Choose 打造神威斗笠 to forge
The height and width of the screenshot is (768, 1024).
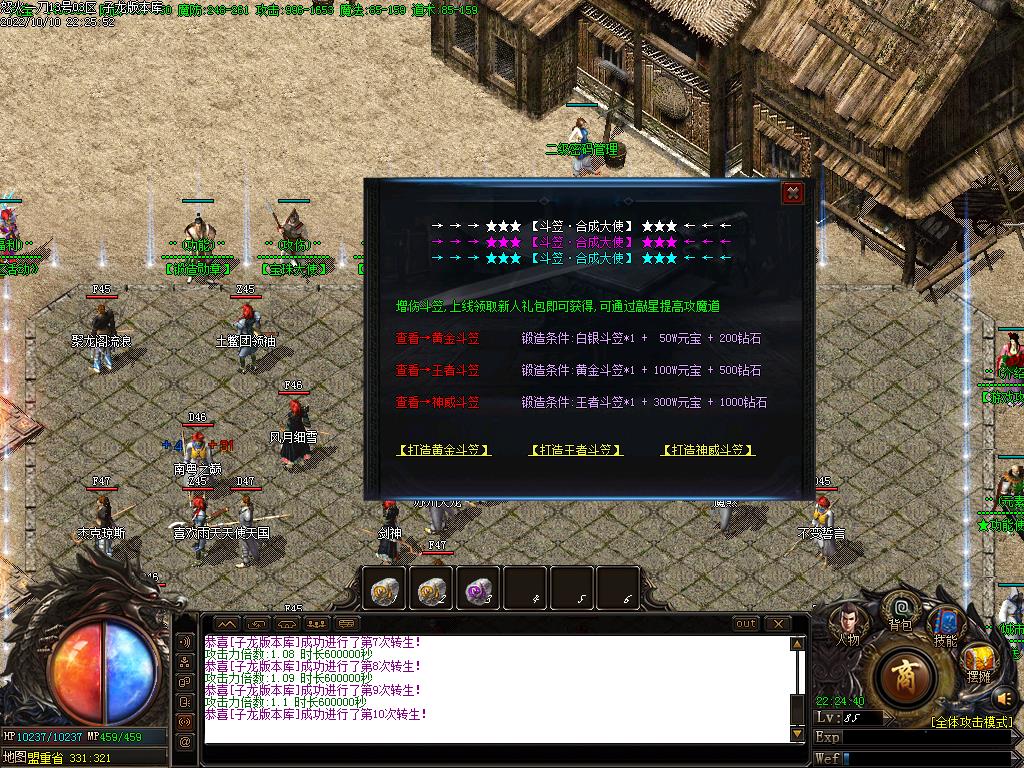pyautogui.click(x=708, y=450)
